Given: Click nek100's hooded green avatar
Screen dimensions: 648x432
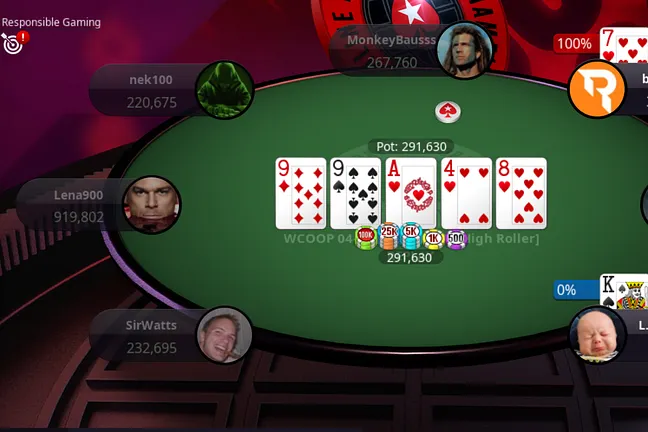Looking at the screenshot, I should [x=223, y=90].
